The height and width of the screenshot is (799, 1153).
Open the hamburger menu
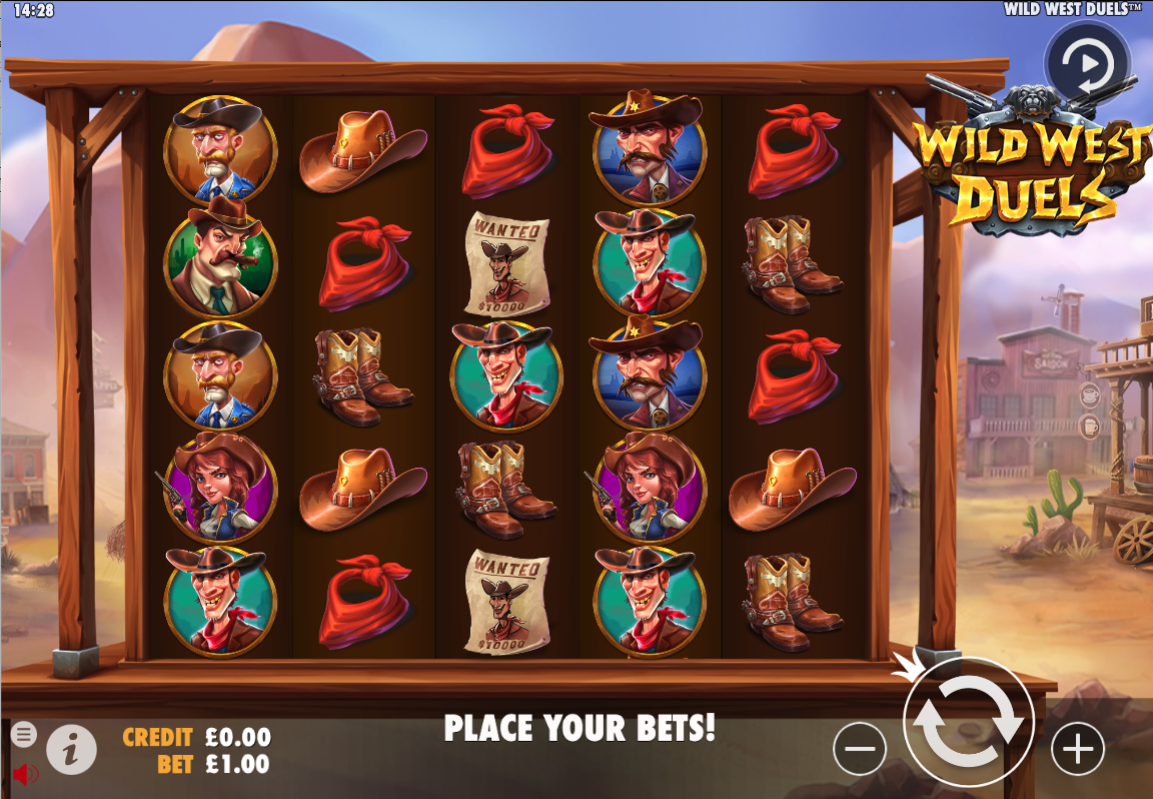24,735
